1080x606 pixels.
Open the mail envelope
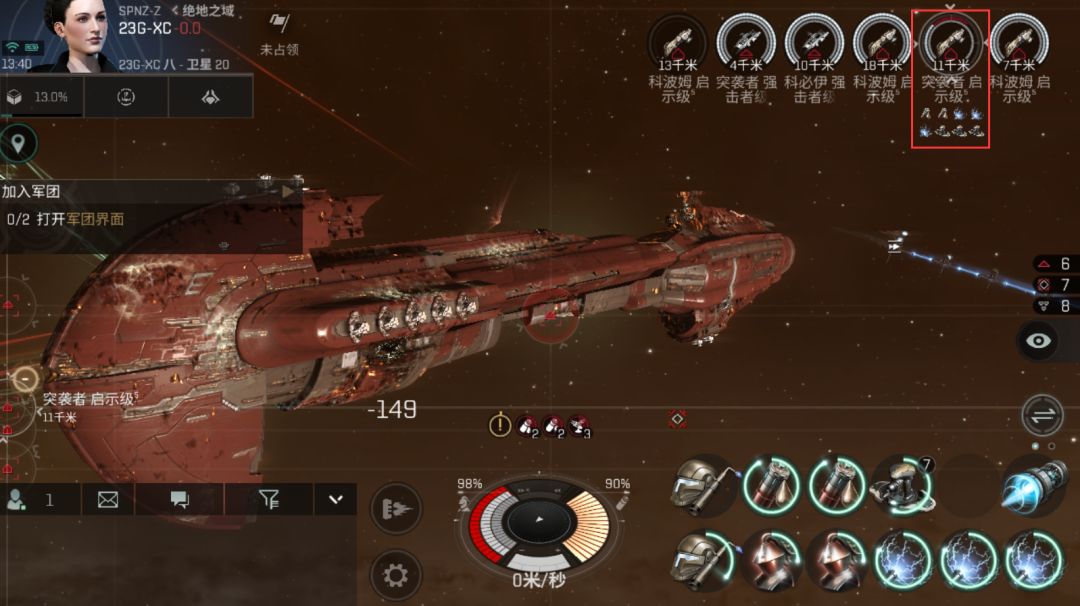[x=107, y=500]
